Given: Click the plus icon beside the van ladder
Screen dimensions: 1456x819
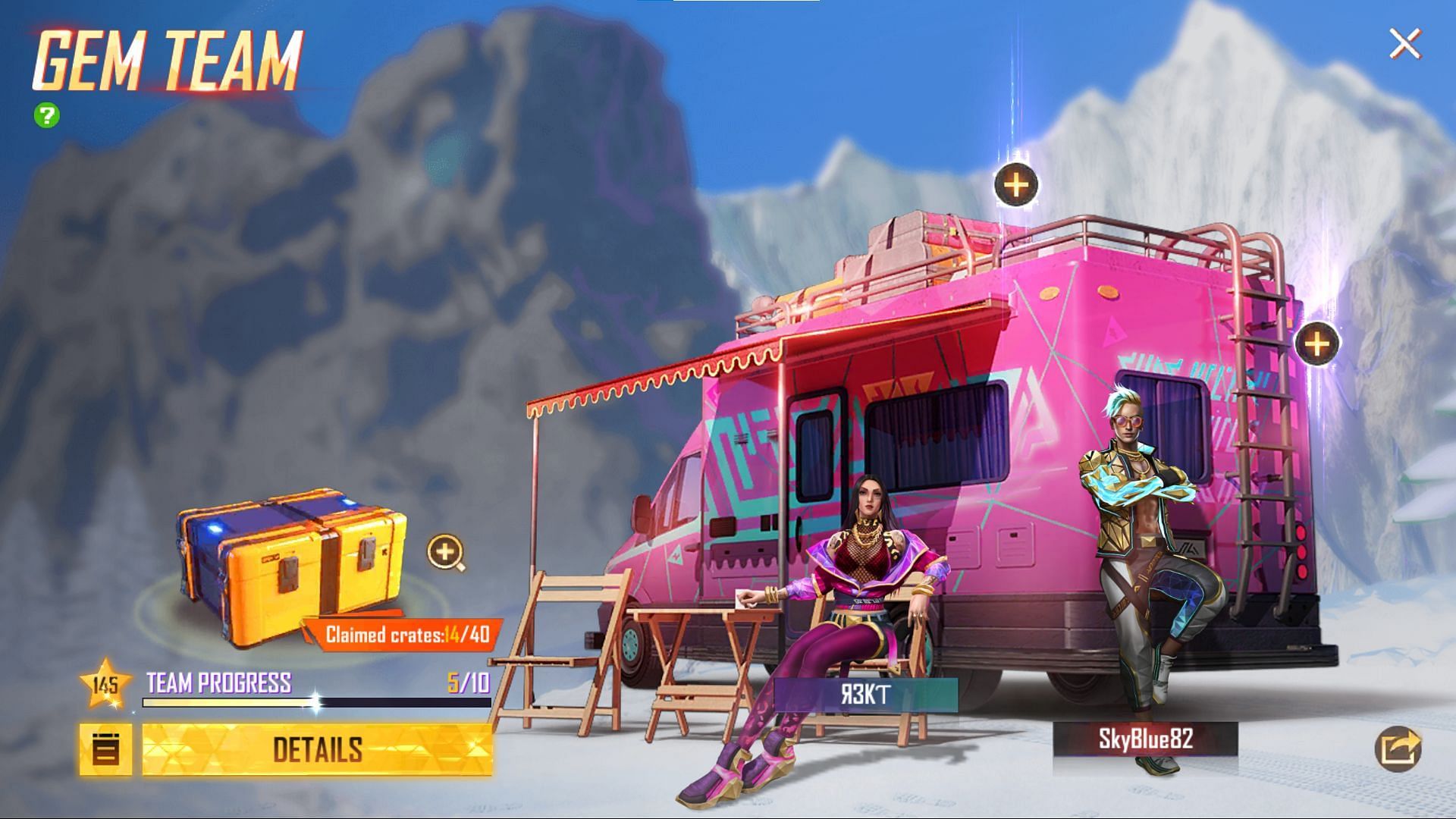Looking at the screenshot, I should [1317, 344].
